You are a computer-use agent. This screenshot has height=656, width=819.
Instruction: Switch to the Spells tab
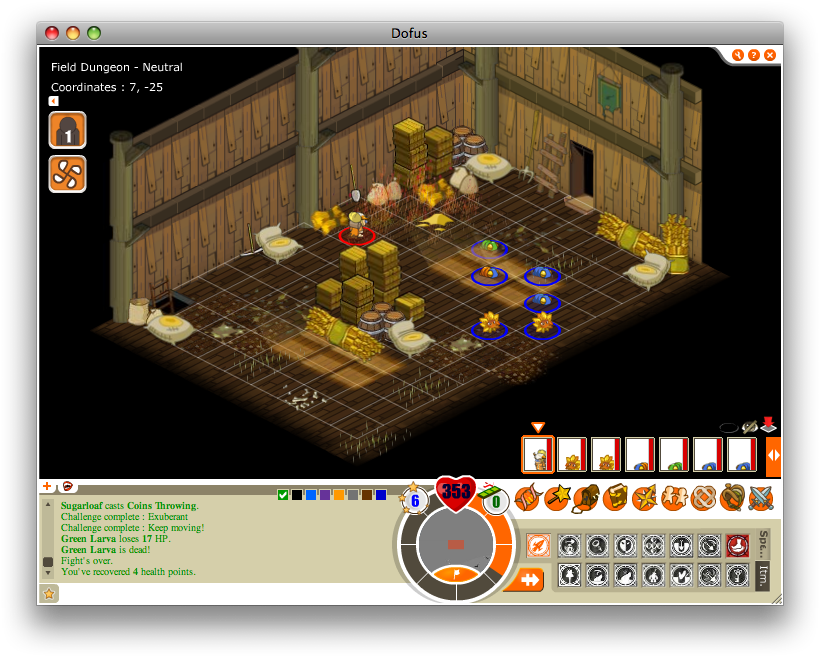tap(763, 543)
